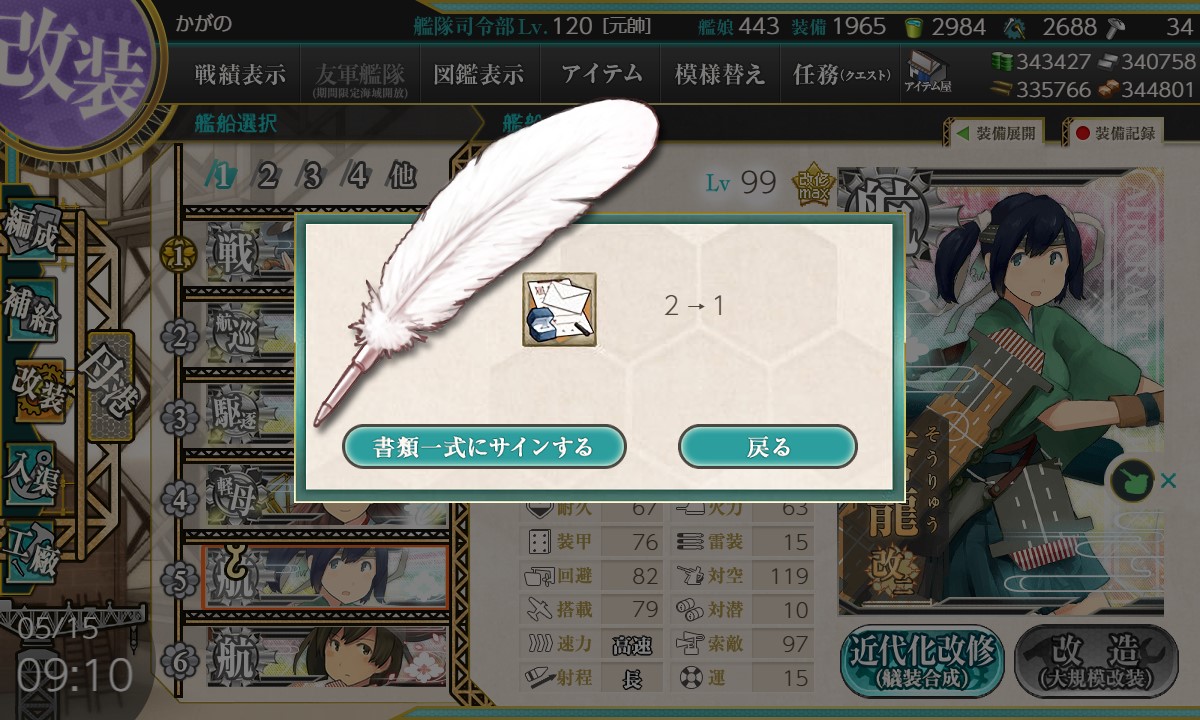Open 近代化改修 modernization
Viewport: 1200px width, 720px height.
[x=922, y=662]
